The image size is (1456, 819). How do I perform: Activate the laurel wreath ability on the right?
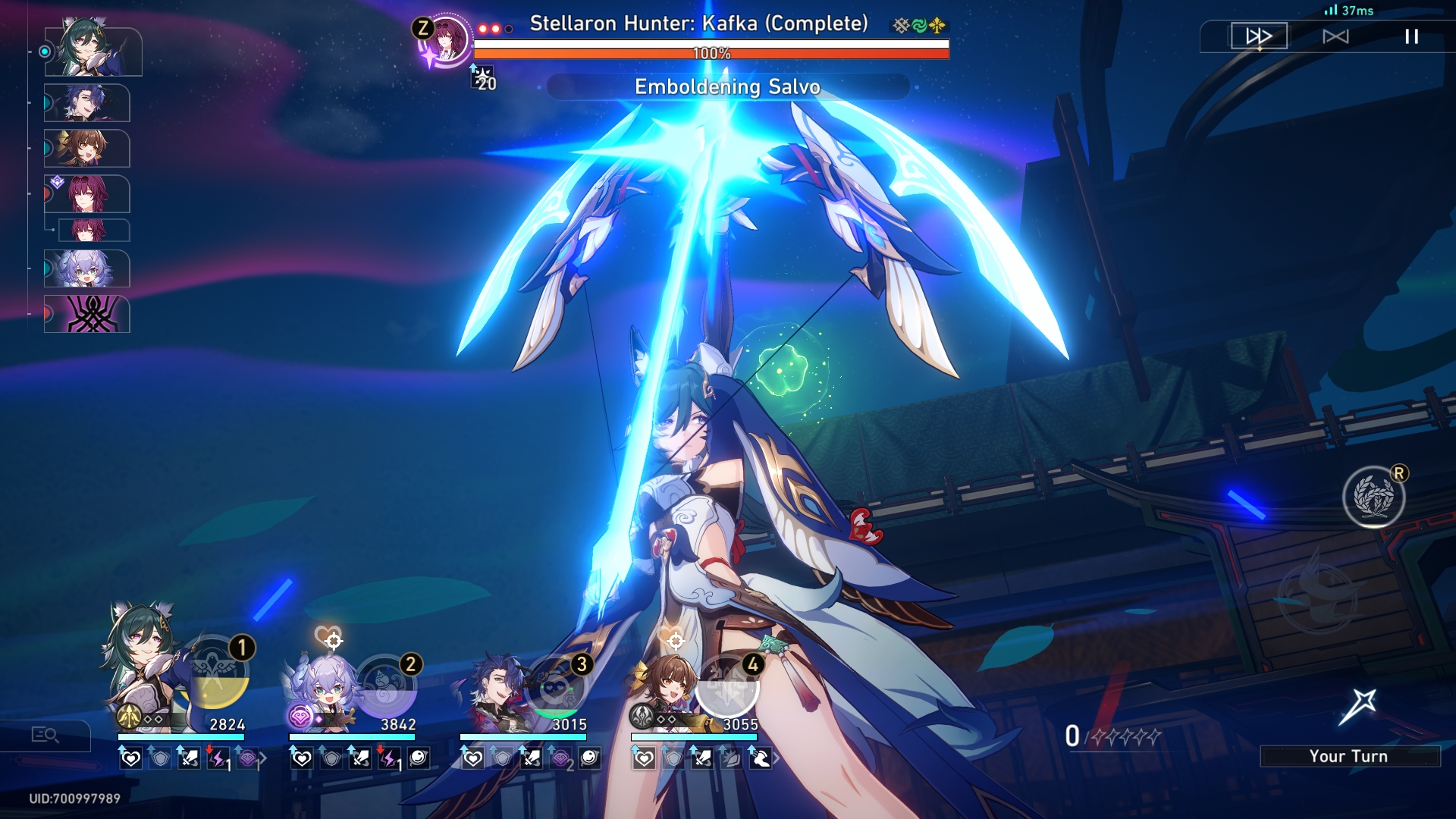1373,497
